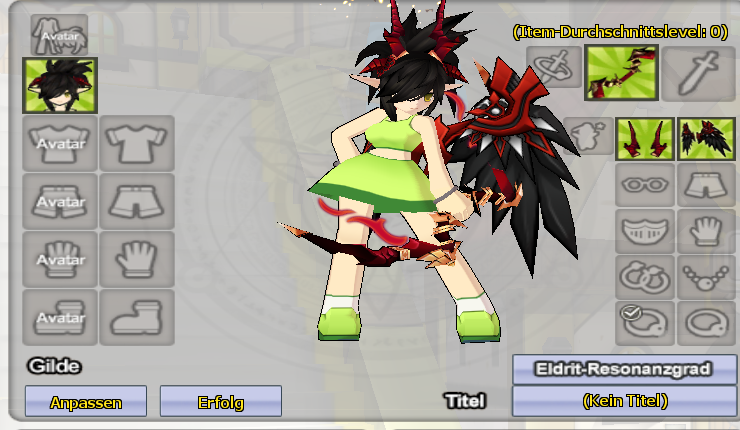This screenshot has width=740, height=430.
Task: Open the top Avatar outfit and pet slot
Action: [59, 35]
